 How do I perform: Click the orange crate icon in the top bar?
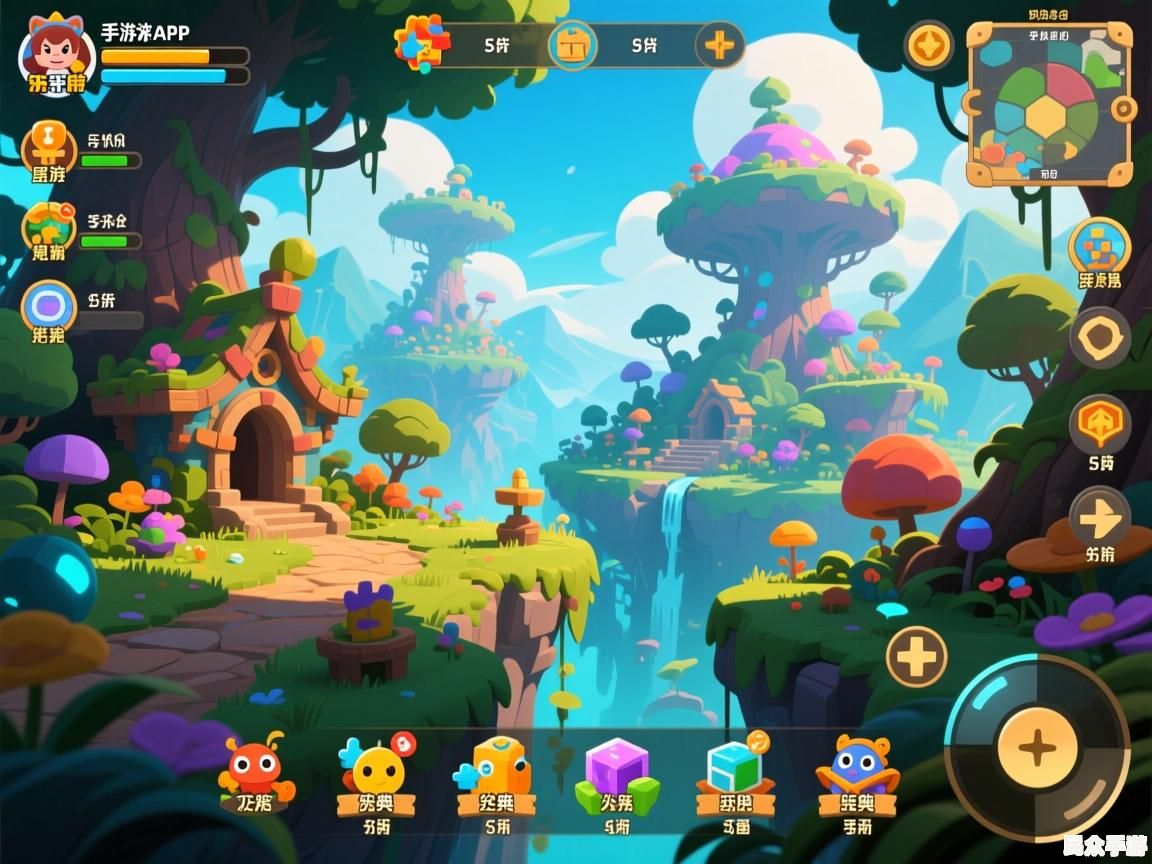pyautogui.click(x=572, y=46)
